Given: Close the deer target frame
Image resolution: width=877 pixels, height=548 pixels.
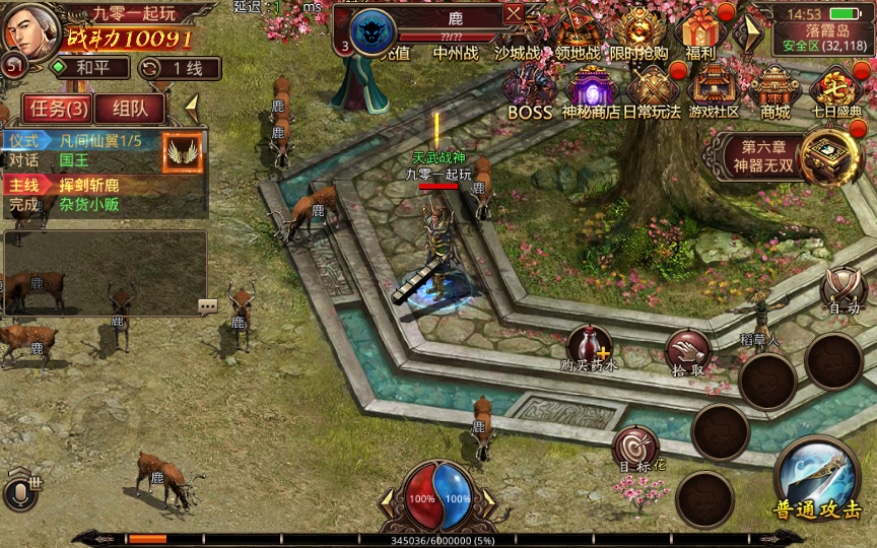Looking at the screenshot, I should click(x=513, y=14).
